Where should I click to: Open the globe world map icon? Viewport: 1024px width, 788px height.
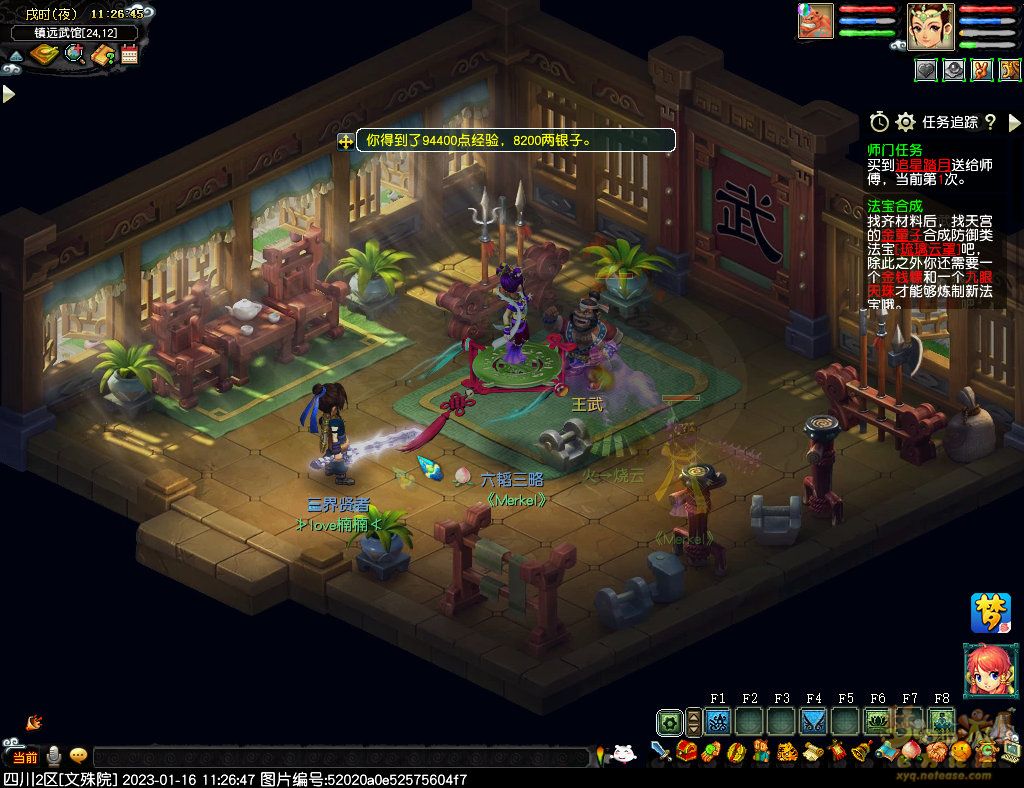pos(75,55)
